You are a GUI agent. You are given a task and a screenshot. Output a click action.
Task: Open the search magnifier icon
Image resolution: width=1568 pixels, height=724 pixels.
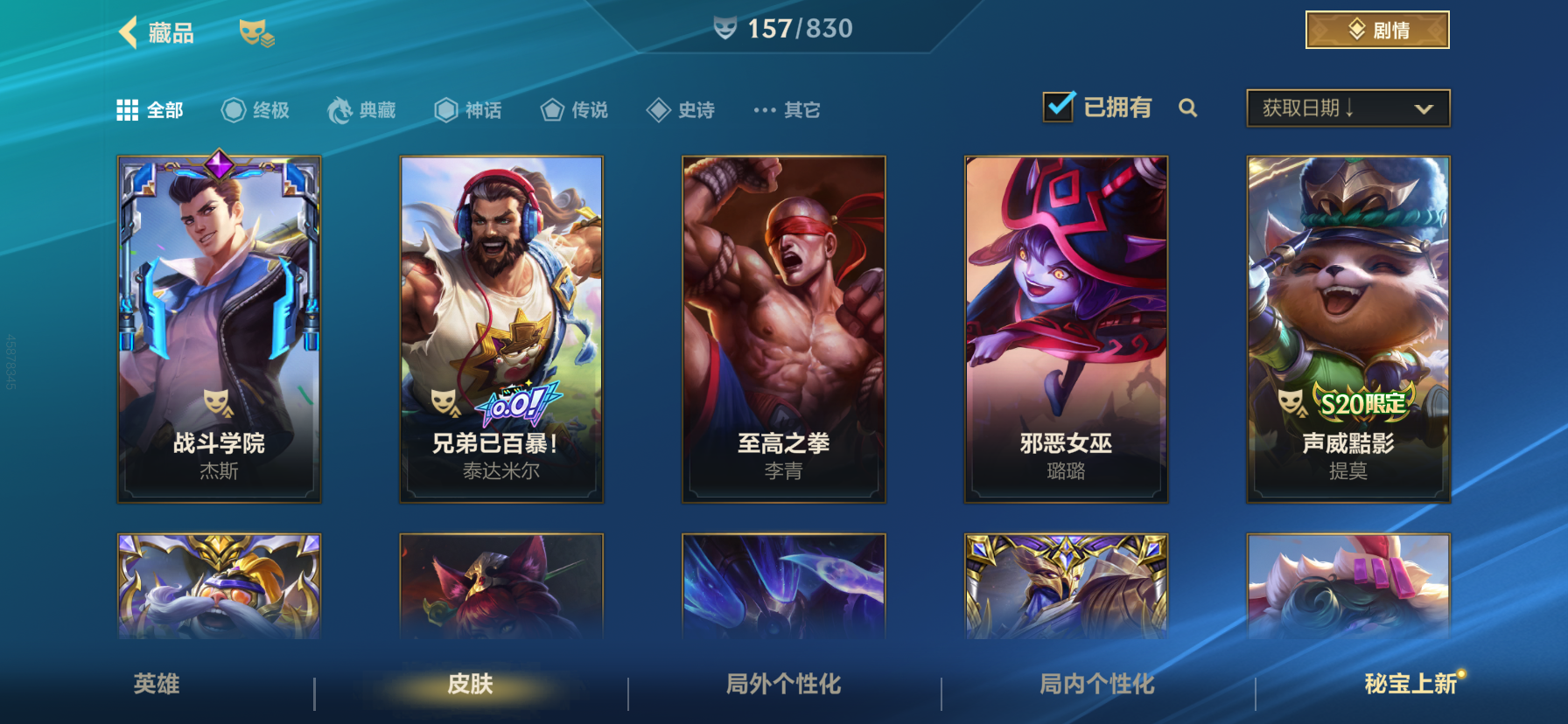pyautogui.click(x=1188, y=108)
